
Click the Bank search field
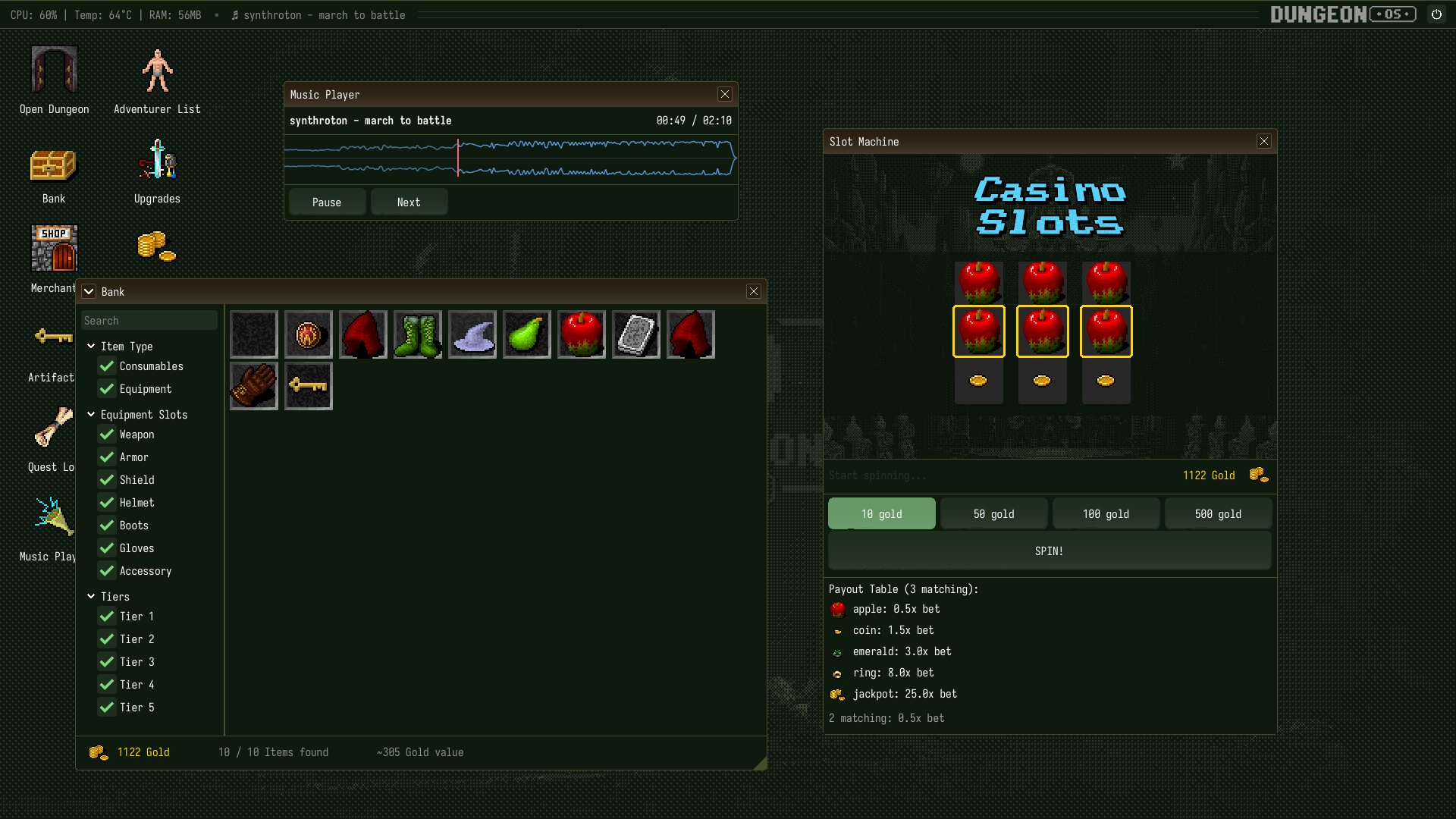149,320
